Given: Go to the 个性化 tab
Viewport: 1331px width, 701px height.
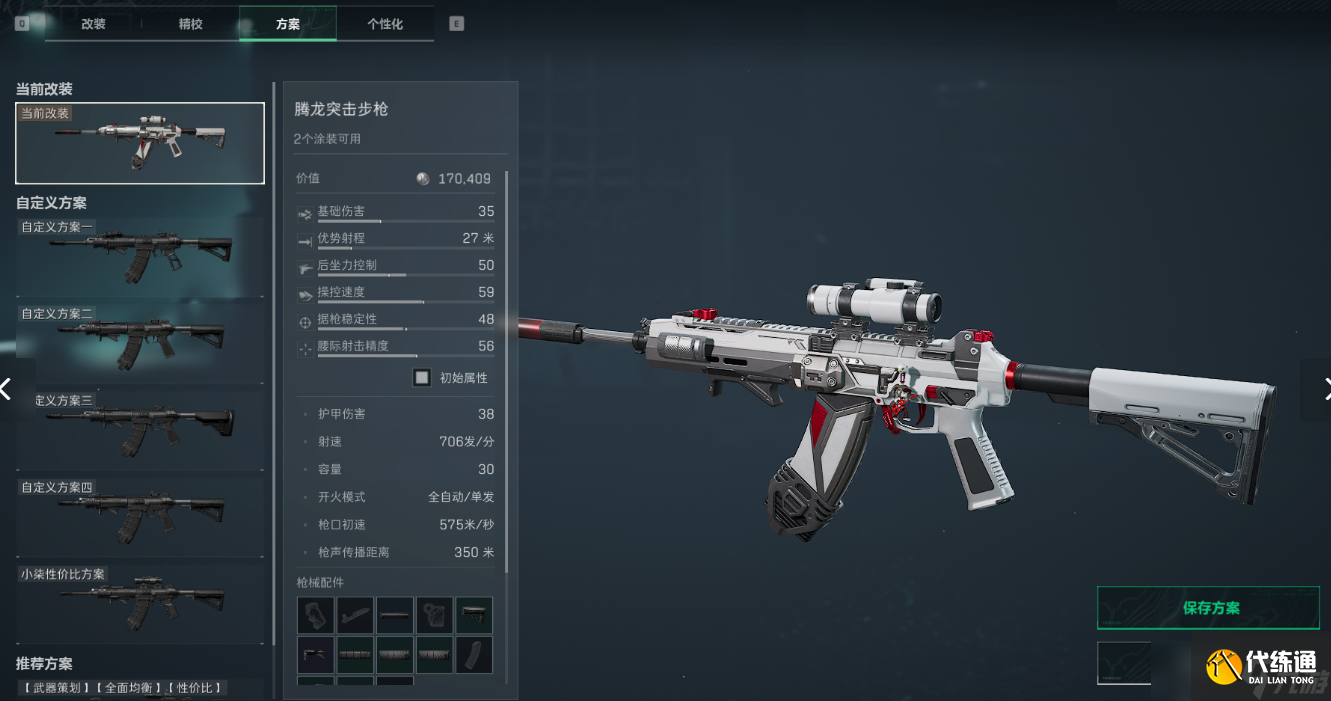Looking at the screenshot, I should [385, 24].
